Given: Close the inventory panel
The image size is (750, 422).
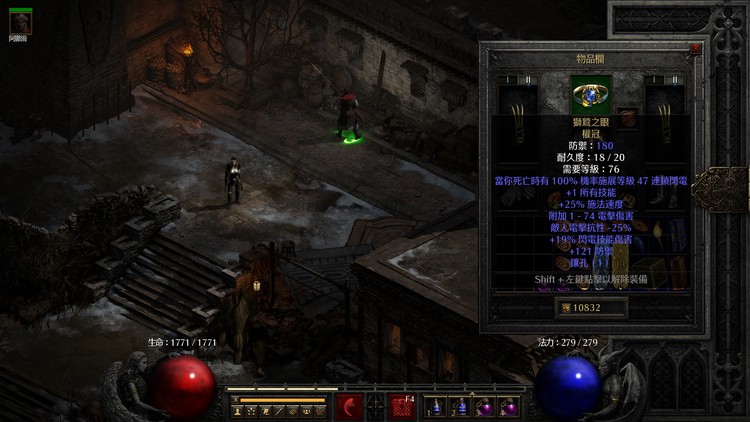Looking at the screenshot, I should [695, 48].
